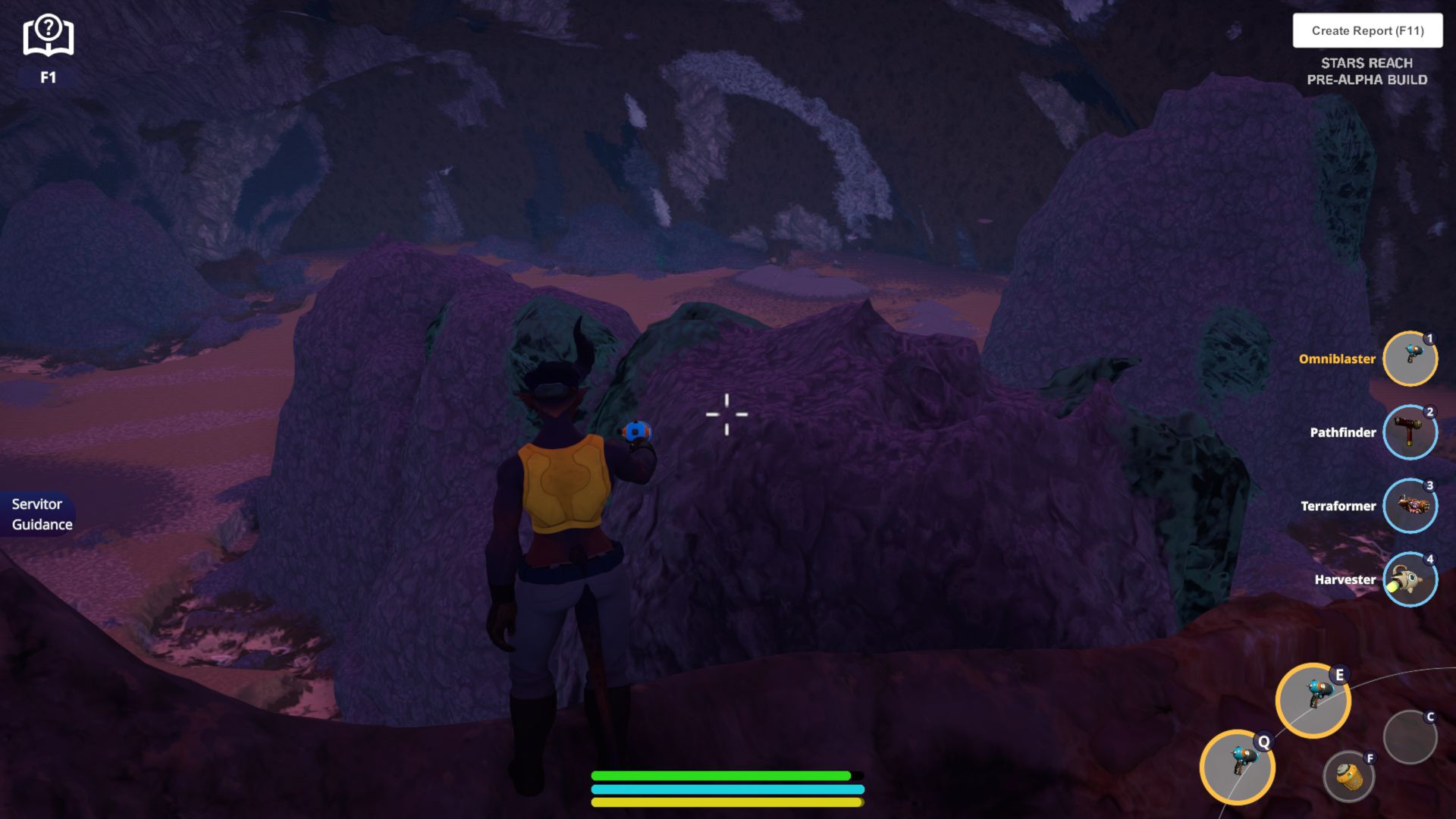The image size is (1456, 819).
Task: Switch to the Pathfinder tool
Action: 1410,432
